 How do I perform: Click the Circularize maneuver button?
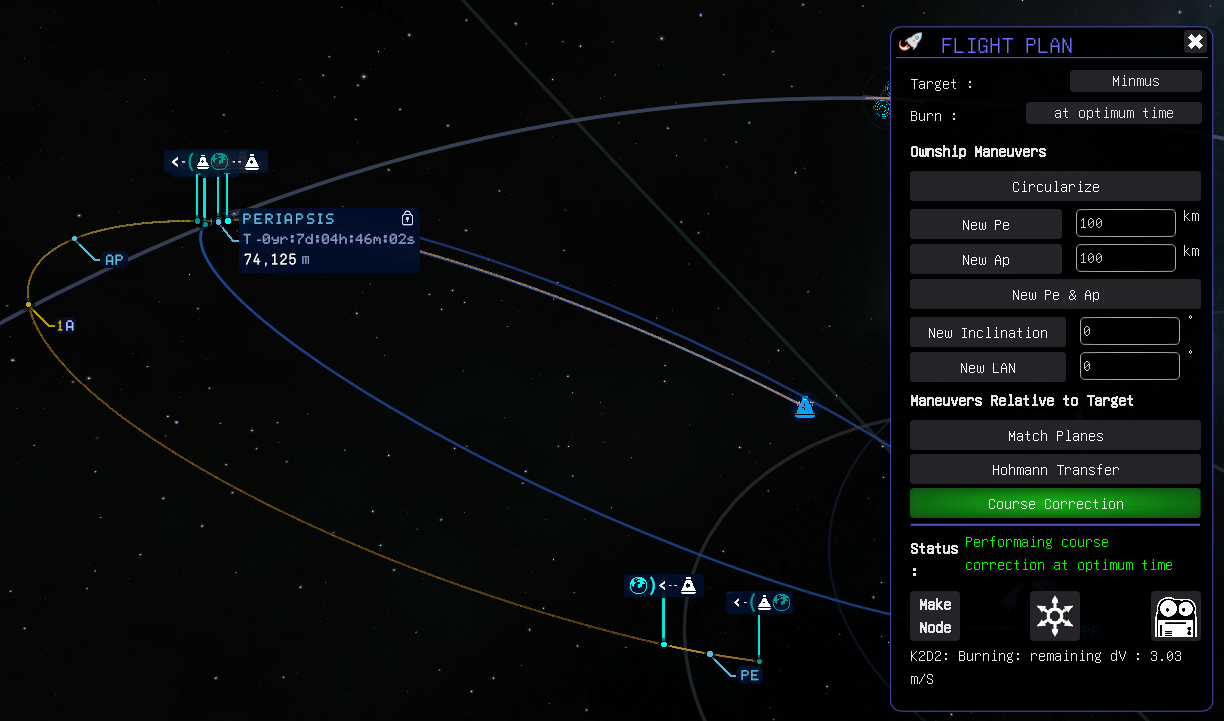[x=1055, y=187]
